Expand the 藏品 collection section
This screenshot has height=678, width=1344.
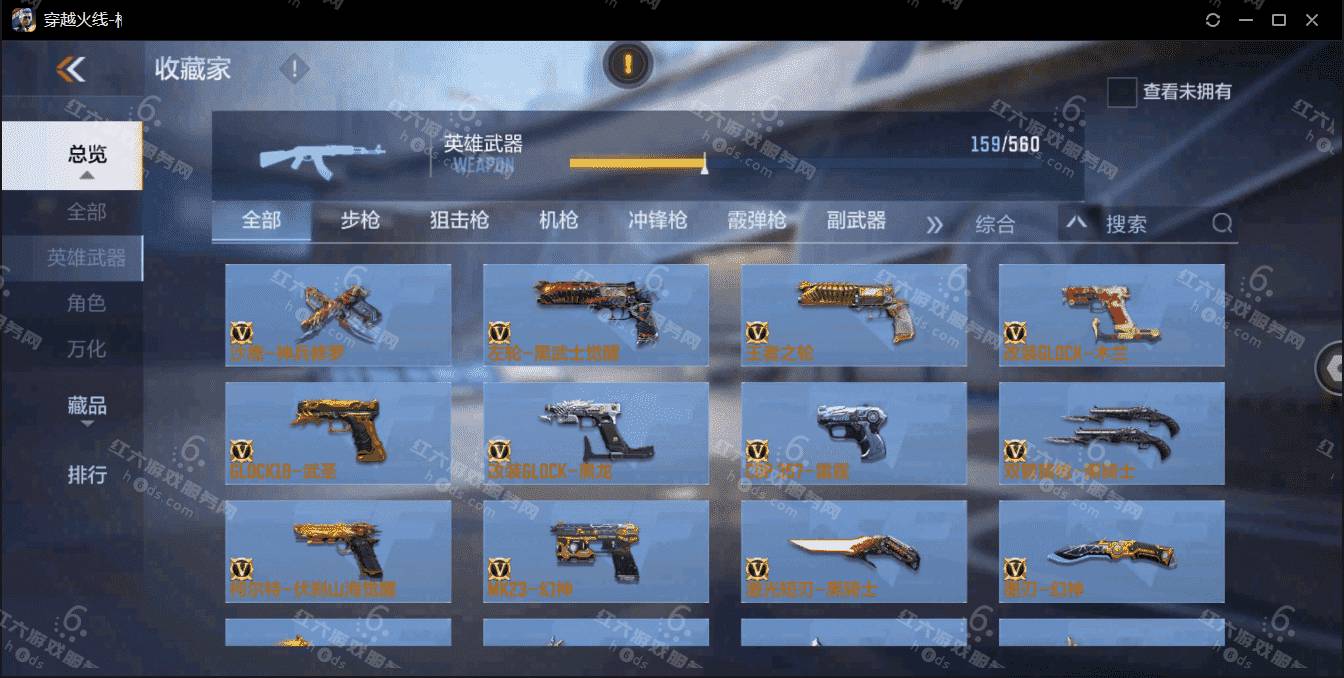[x=87, y=408]
